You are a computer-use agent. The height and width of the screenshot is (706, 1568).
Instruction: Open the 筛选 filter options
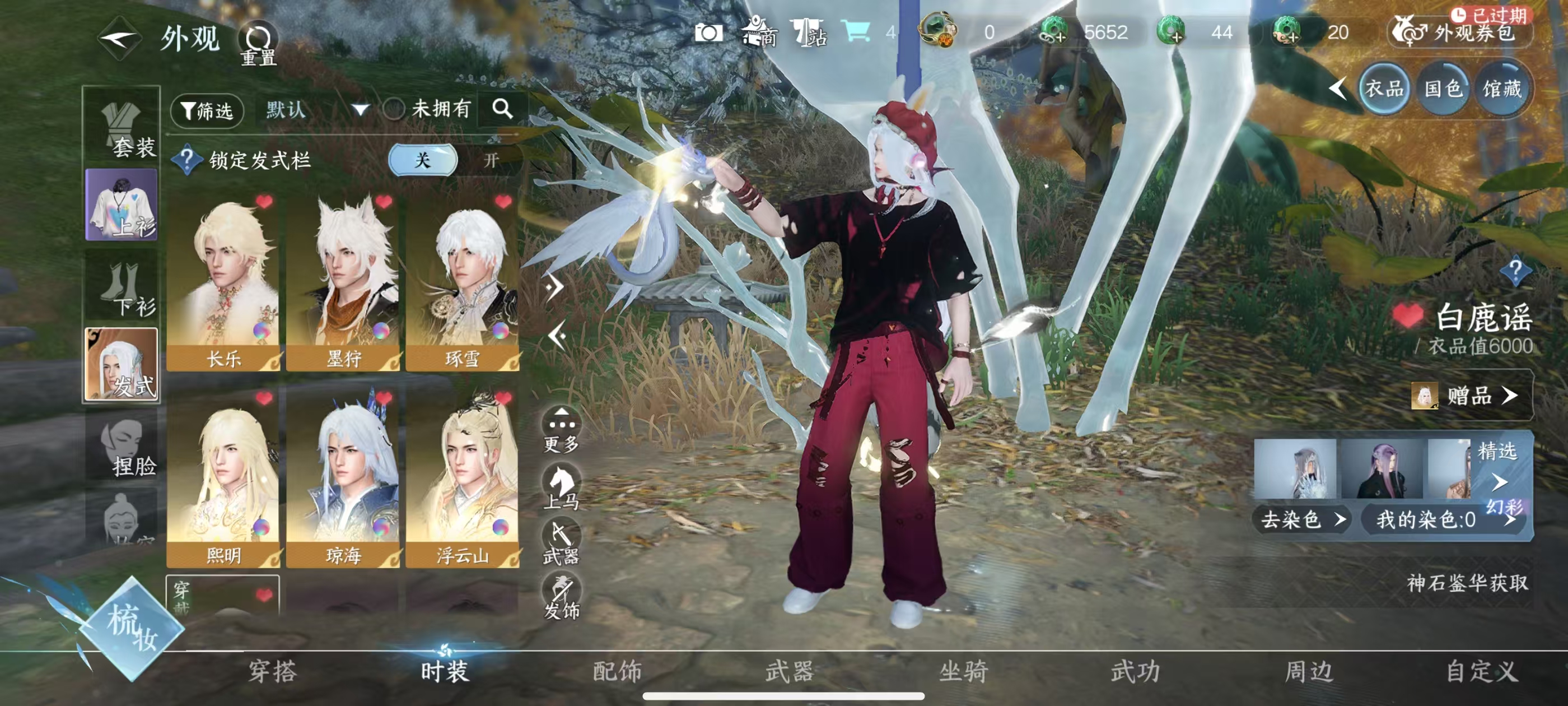click(207, 111)
